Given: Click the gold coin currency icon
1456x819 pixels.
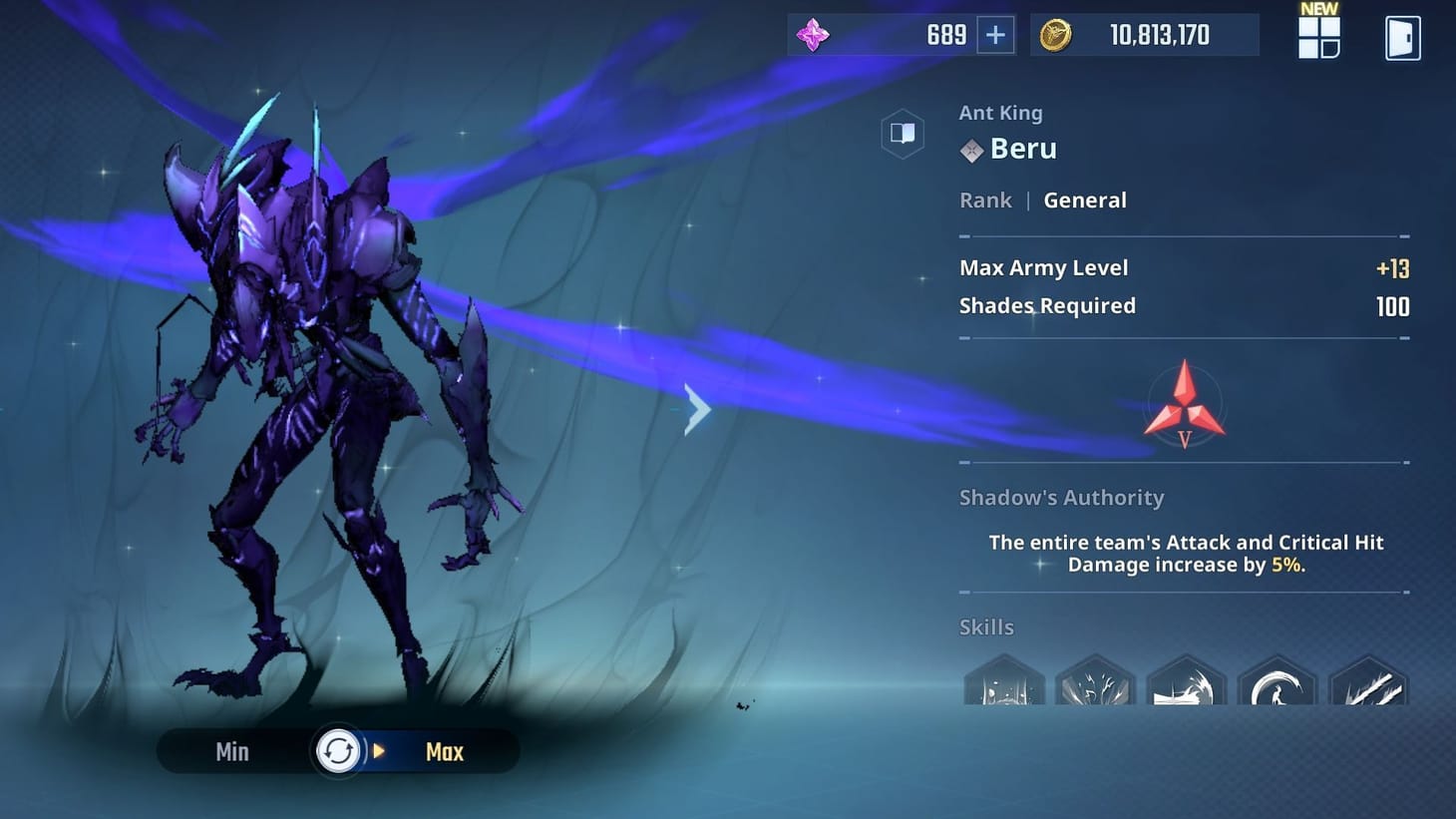Looking at the screenshot, I should point(1058,35).
